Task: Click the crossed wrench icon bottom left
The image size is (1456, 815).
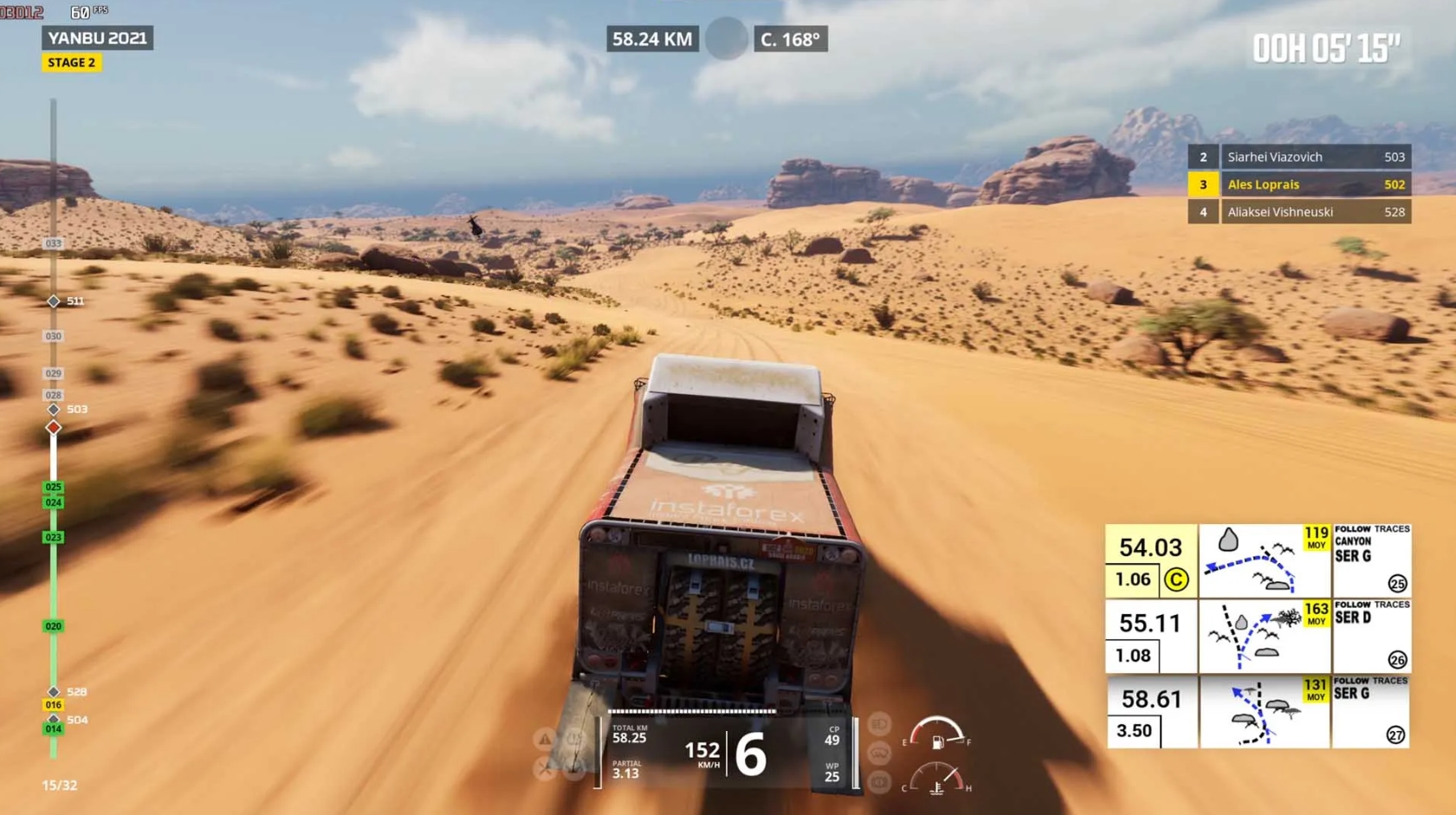Action: (x=544, y=767)
